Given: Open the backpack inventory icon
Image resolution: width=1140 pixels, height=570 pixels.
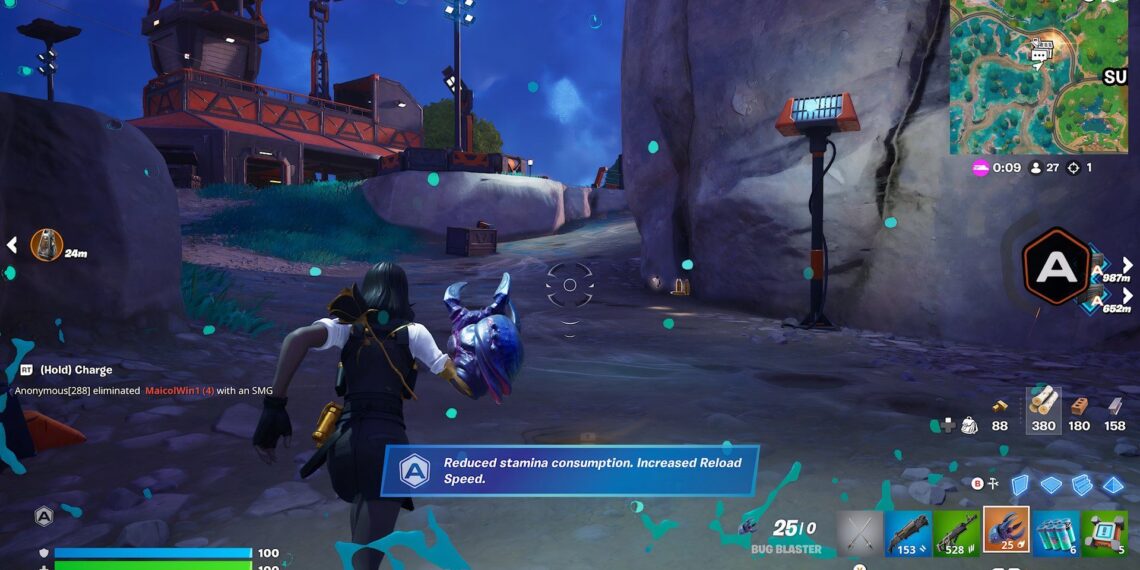Looking at the screenshot, I should pos(968,425).
